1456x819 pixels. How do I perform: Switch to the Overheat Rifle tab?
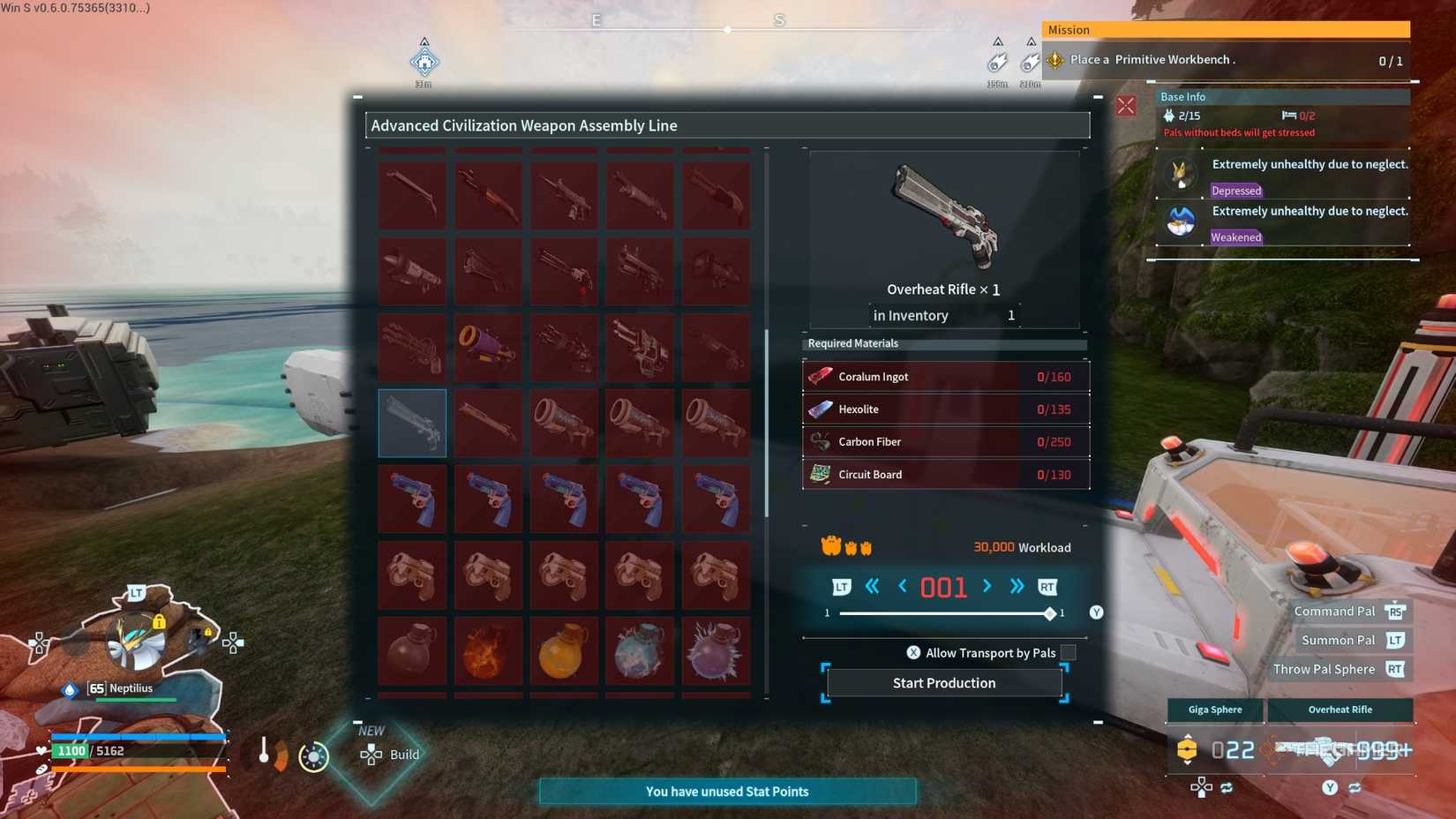(1340, 710)
